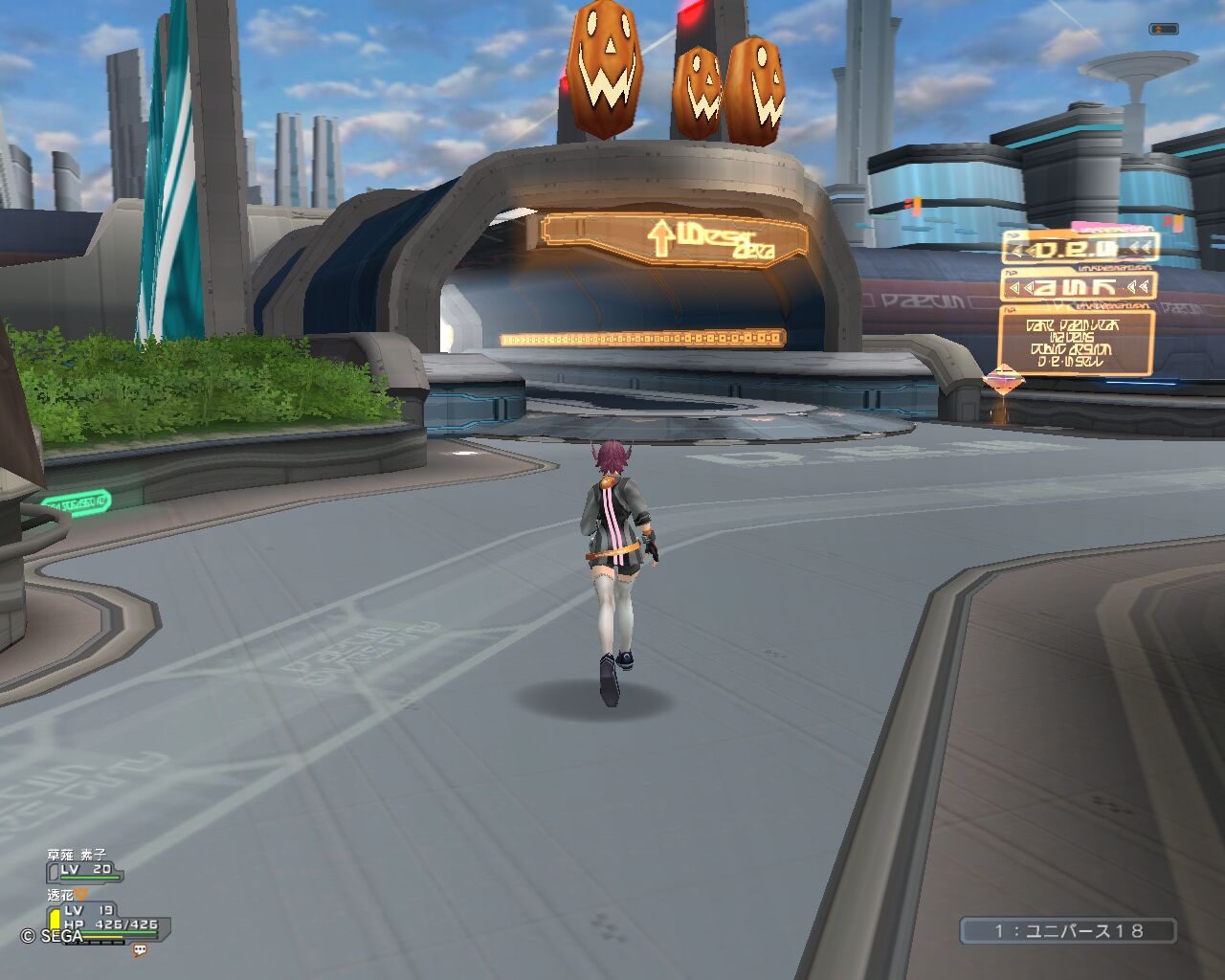Open the chat speech bubble icon

pos(140,950)
